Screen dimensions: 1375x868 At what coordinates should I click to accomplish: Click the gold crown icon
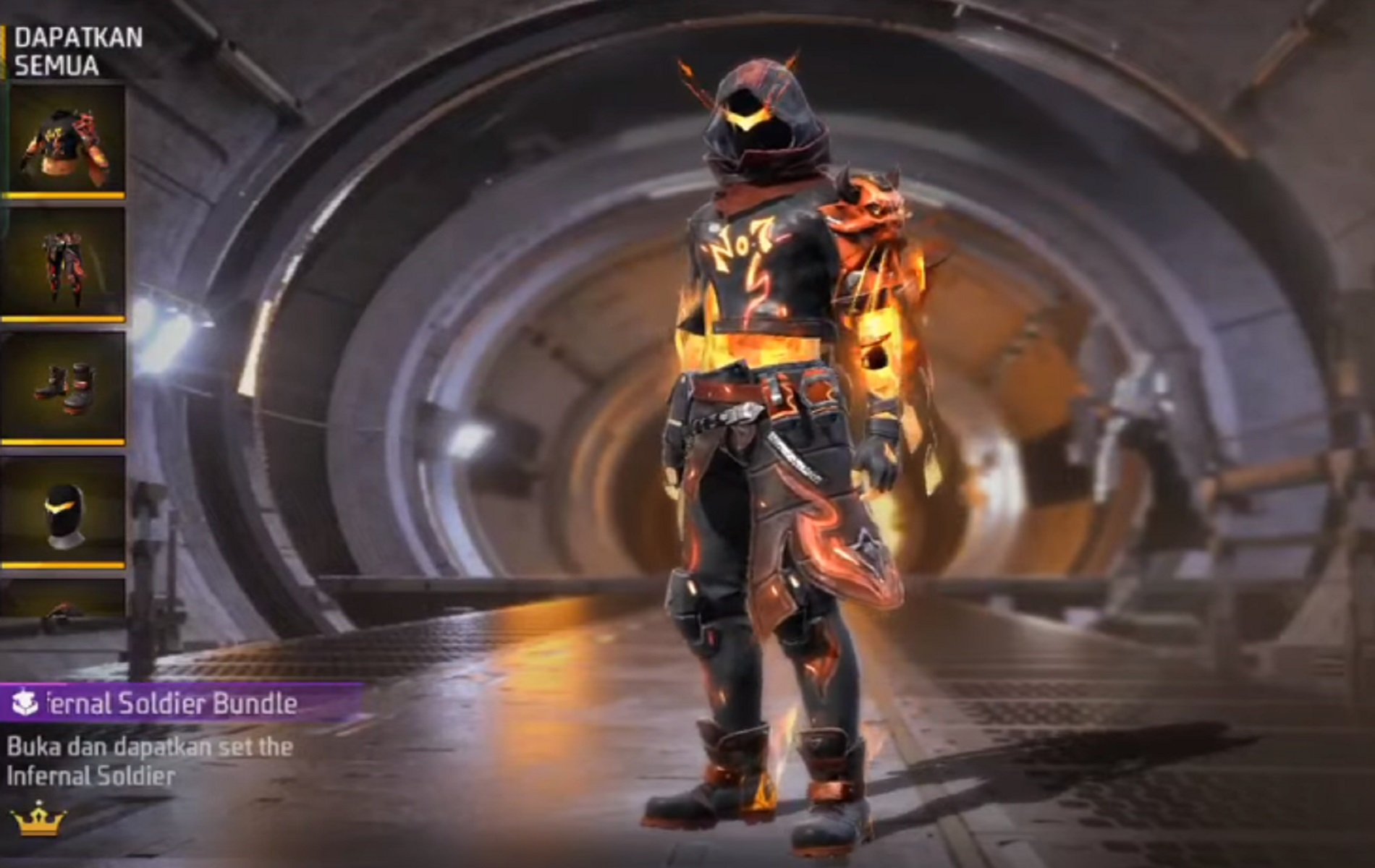[38, 820]
